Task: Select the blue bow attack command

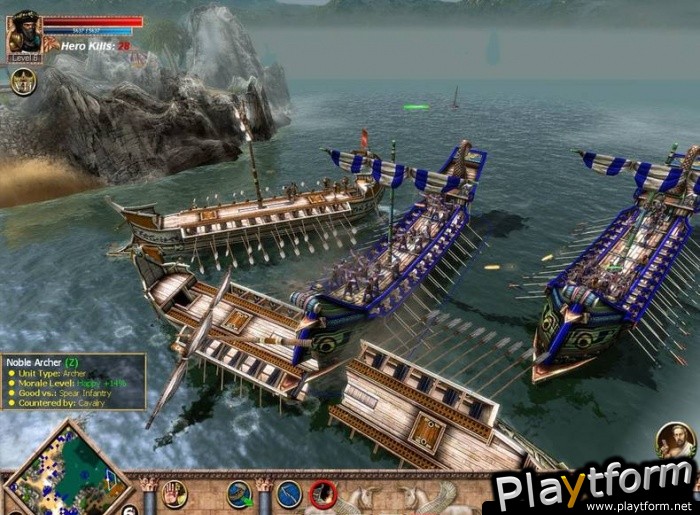Action: pos(289,494)
